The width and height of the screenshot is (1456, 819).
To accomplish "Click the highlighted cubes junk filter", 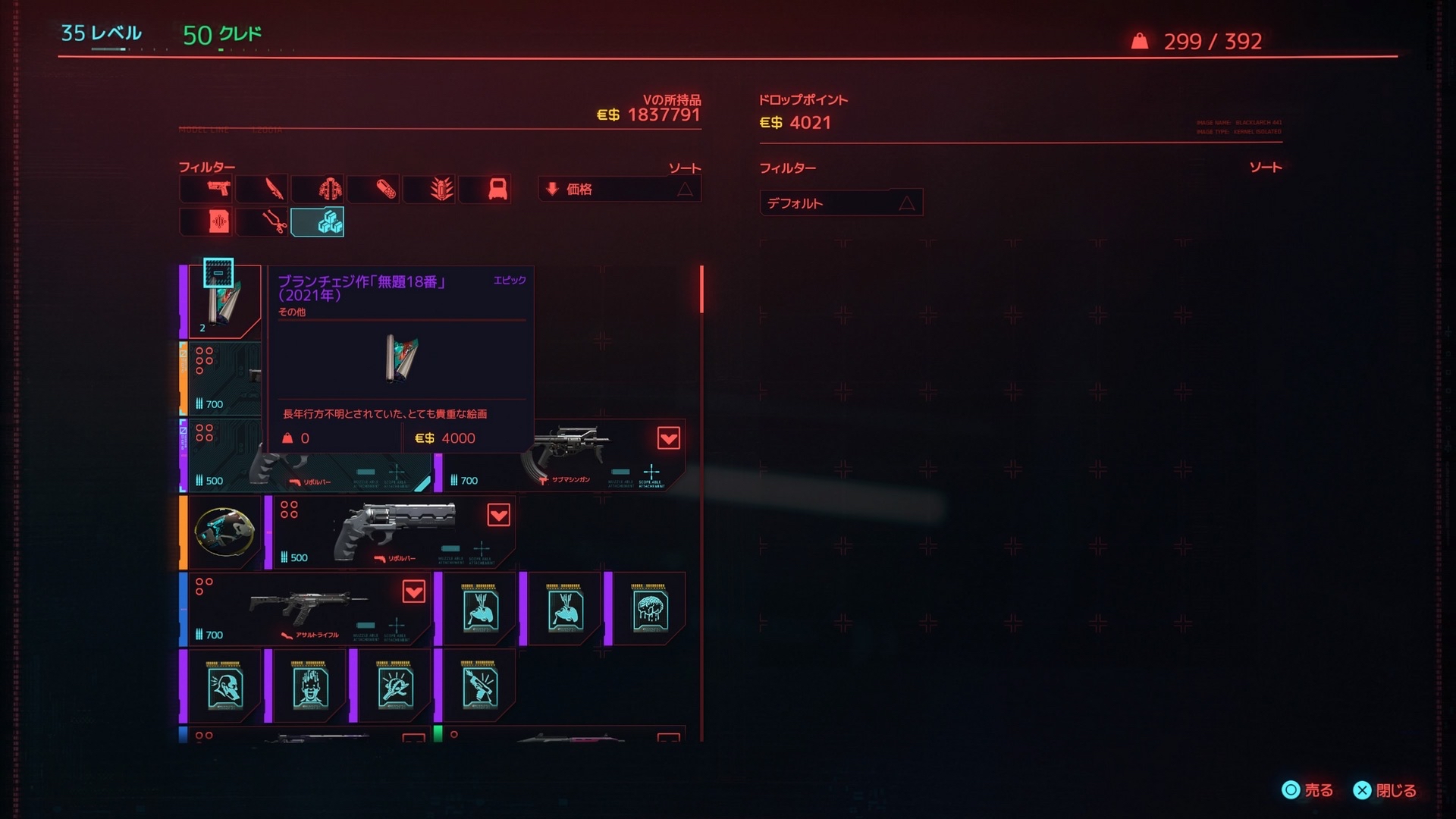I will tap(318, 222).
